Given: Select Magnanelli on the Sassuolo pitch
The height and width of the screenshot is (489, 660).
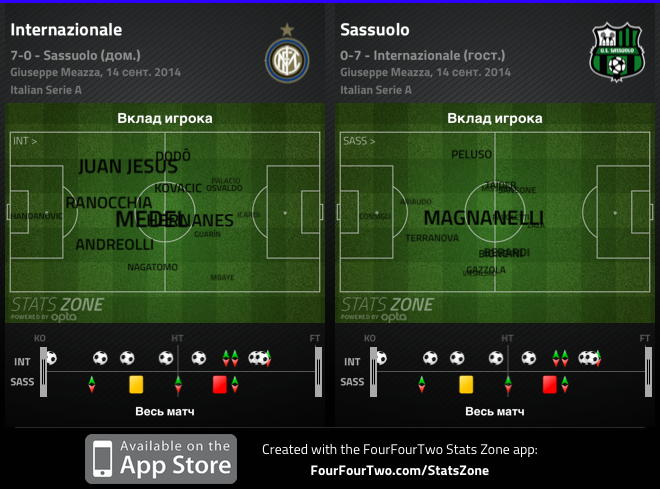Looking at the screenshot, I should pyautogui.click(x=484, y=218).
